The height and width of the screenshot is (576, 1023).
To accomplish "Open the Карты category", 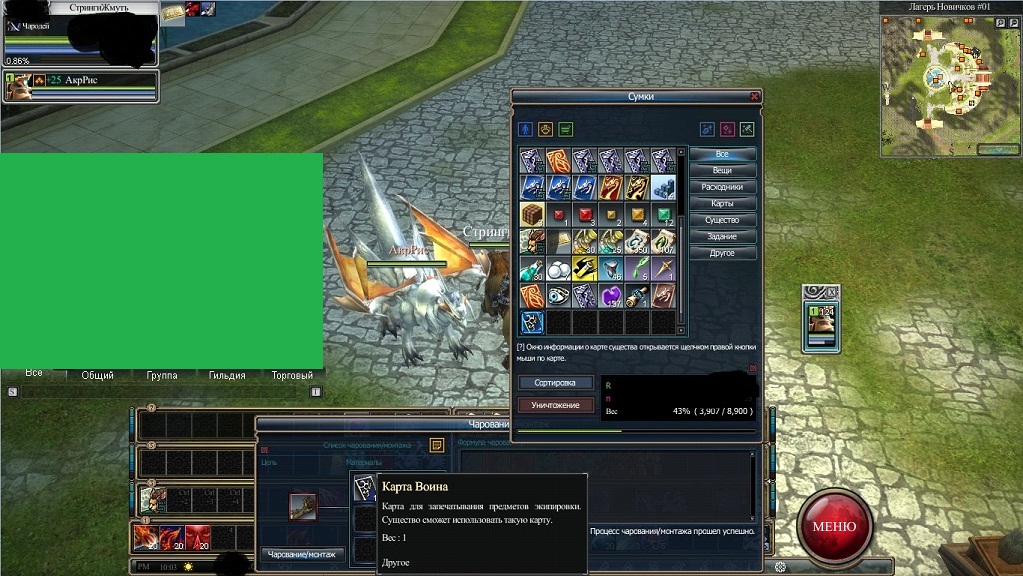I will pos(722,204).
